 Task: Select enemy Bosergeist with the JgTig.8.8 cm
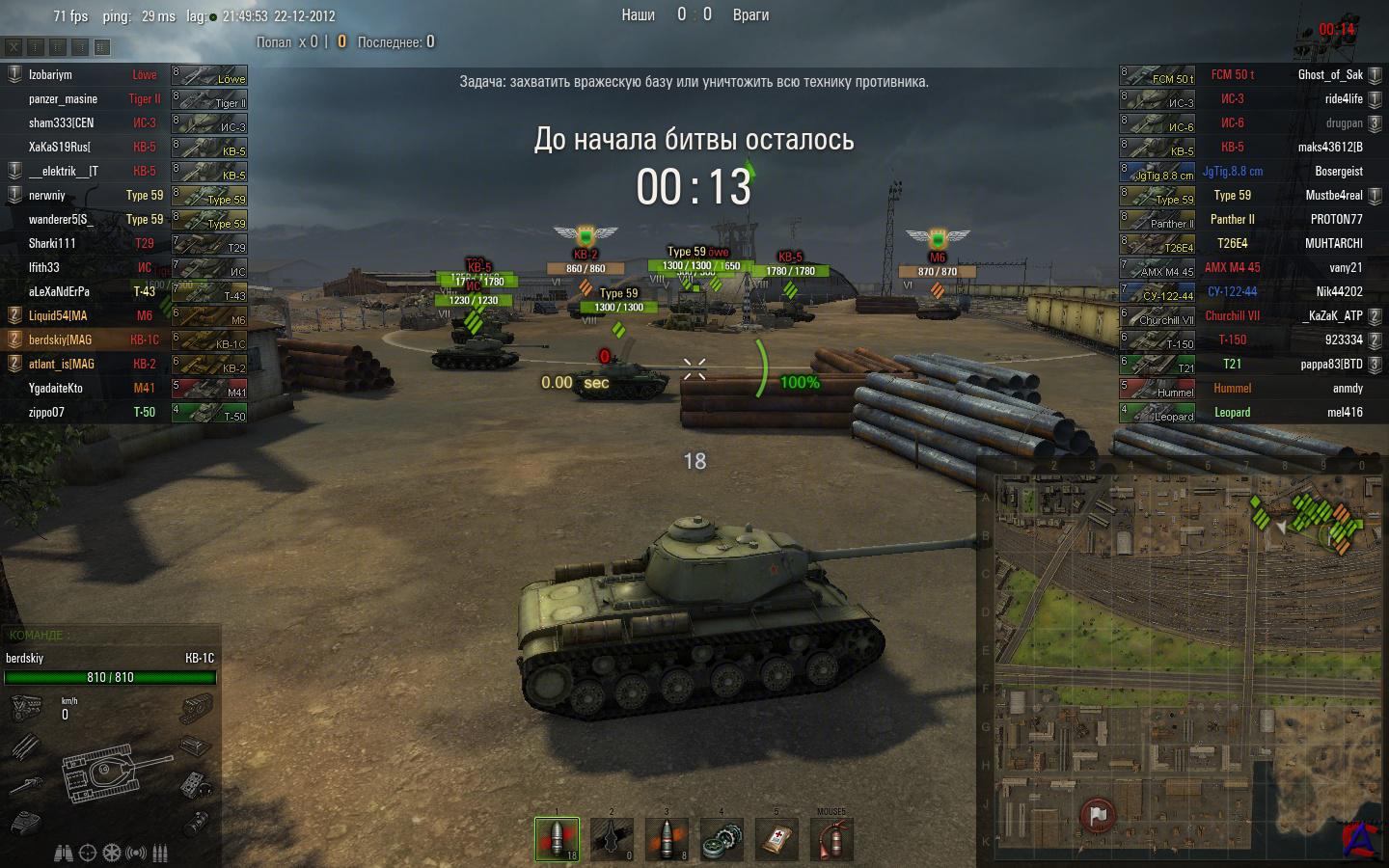point(1338,171)
